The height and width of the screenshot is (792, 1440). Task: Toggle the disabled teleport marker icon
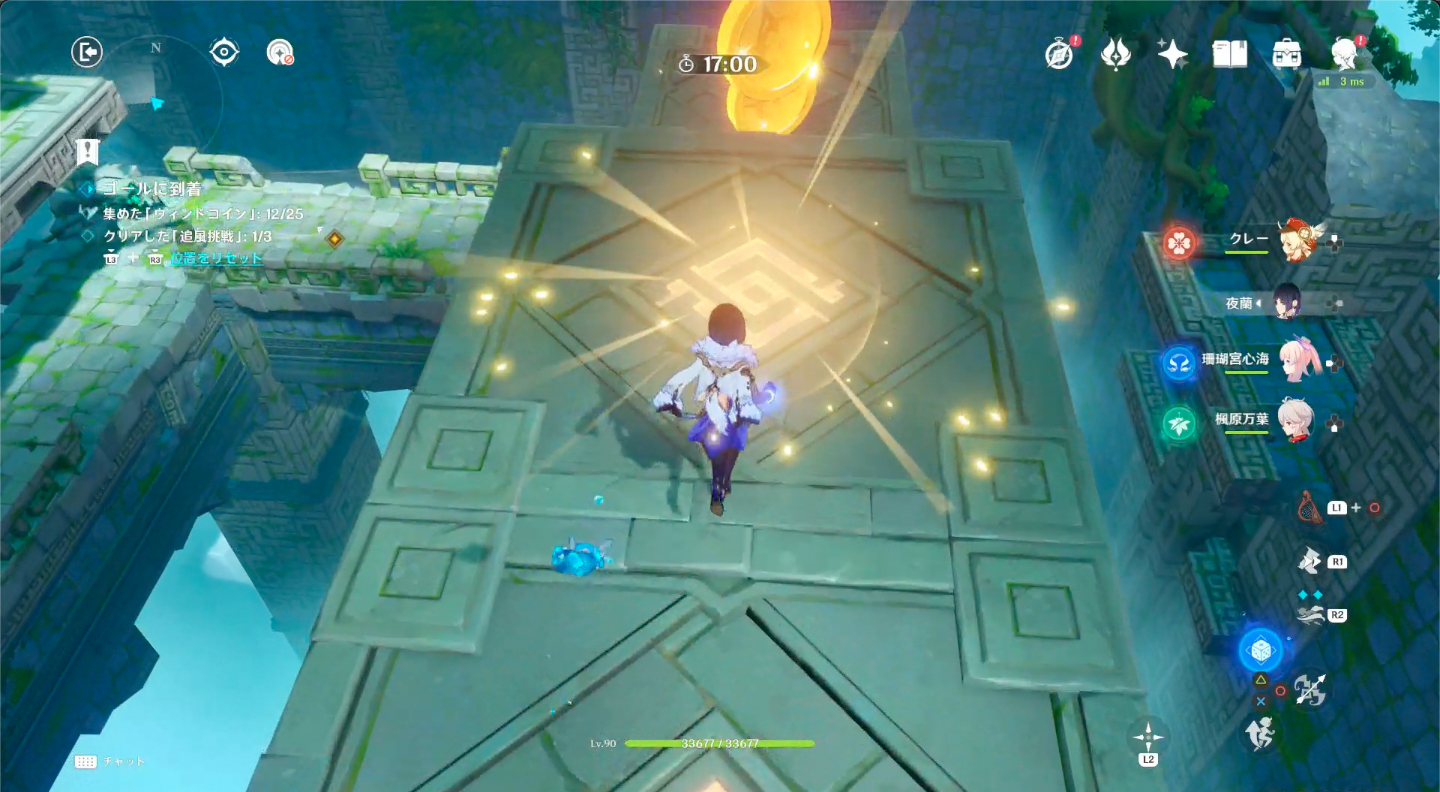pos(282,52)
